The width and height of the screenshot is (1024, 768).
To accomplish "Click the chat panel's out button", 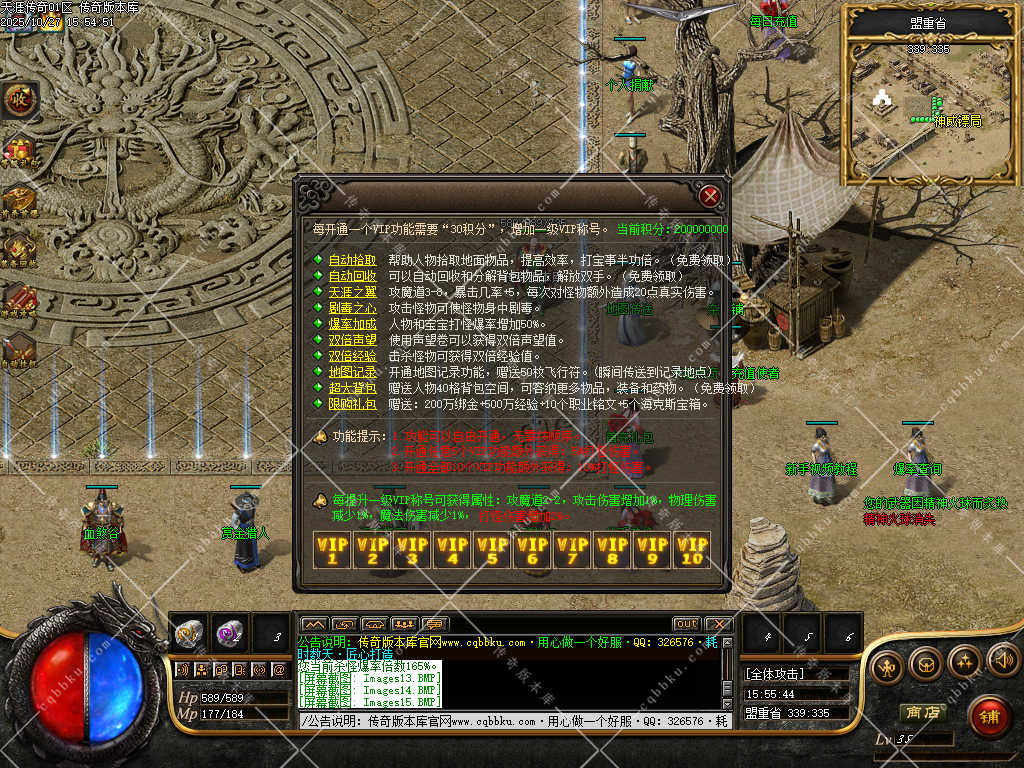I will click(686, 624).
